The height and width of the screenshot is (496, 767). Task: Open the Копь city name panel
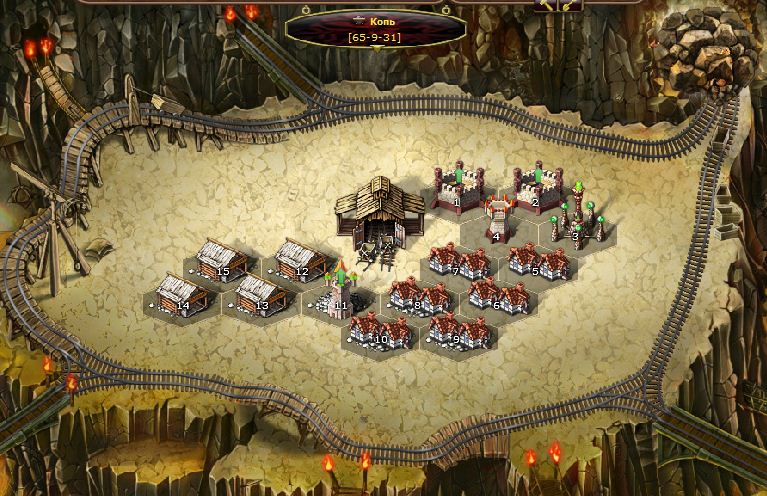[x=375, y=28]
